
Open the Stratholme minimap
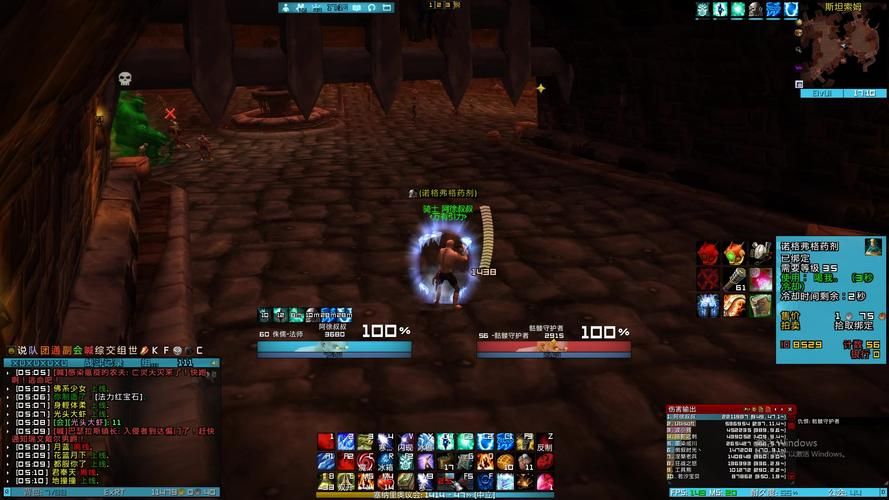click(x=846, y=50)
